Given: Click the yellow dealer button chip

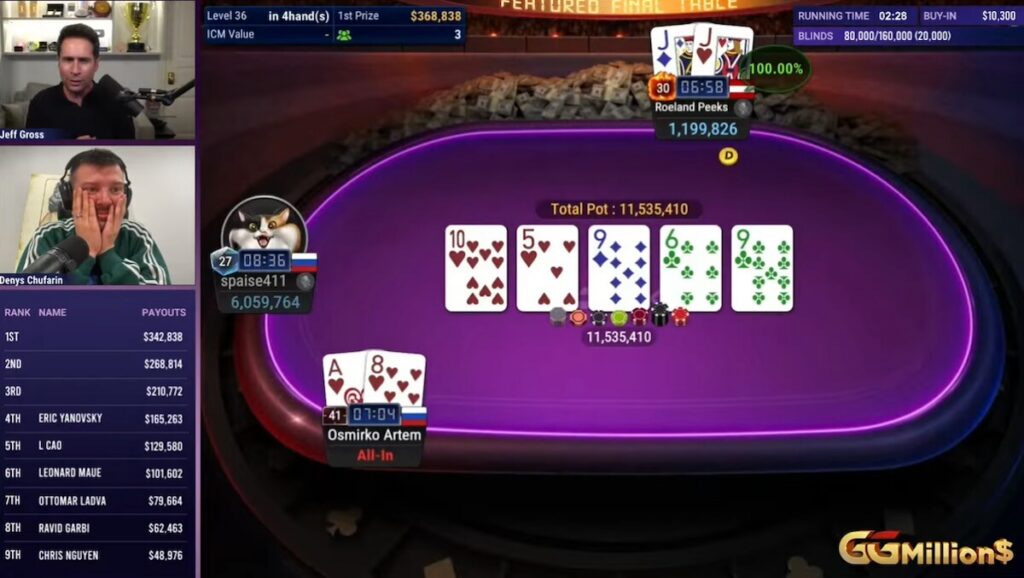Looking at the screenshot, I should pos(728,156).
